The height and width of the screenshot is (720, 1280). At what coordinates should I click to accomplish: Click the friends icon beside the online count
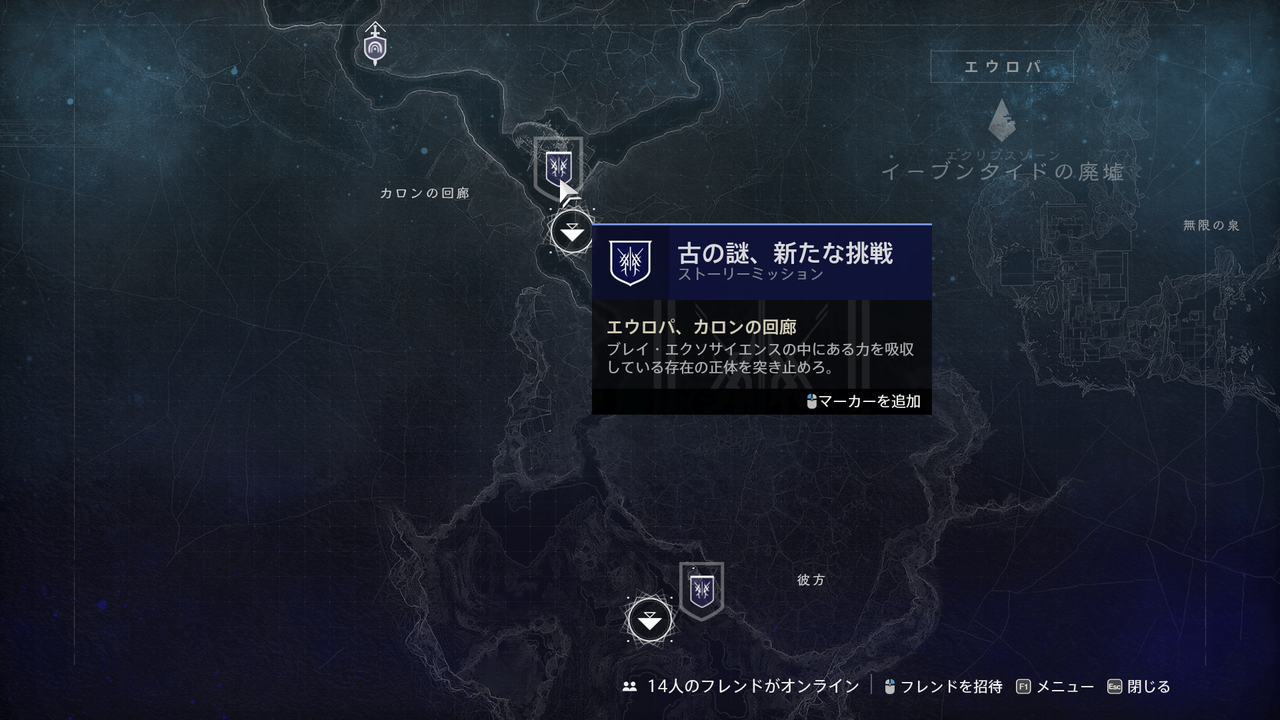pyautogui.click(x=628, y=687)
